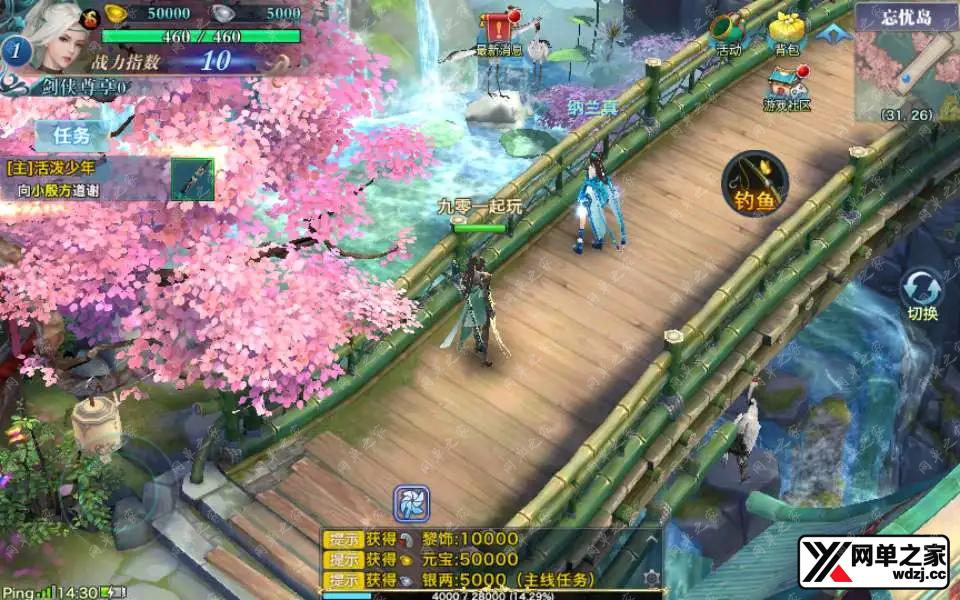Open the 活动 events menu
Viewport: 960px width, 600px height.
pyautogui.click(x=729, y=32)
